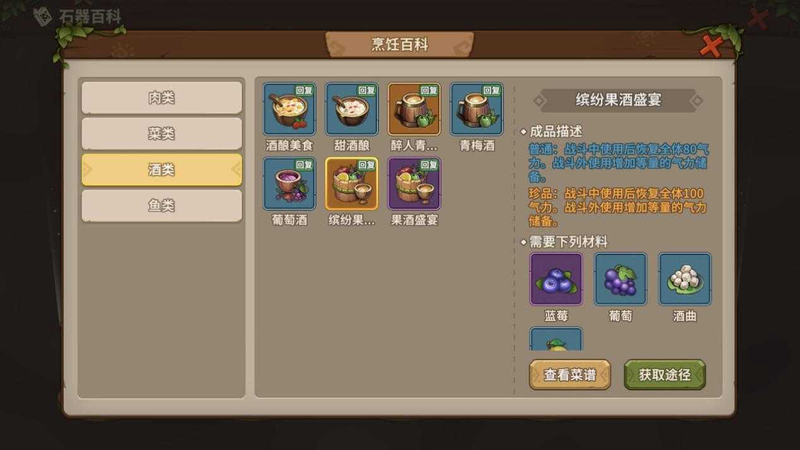The width and height of the screenshot is (800, 450).
Task: Open the 果酒盛宴 recipe entry
Action: 414,183
